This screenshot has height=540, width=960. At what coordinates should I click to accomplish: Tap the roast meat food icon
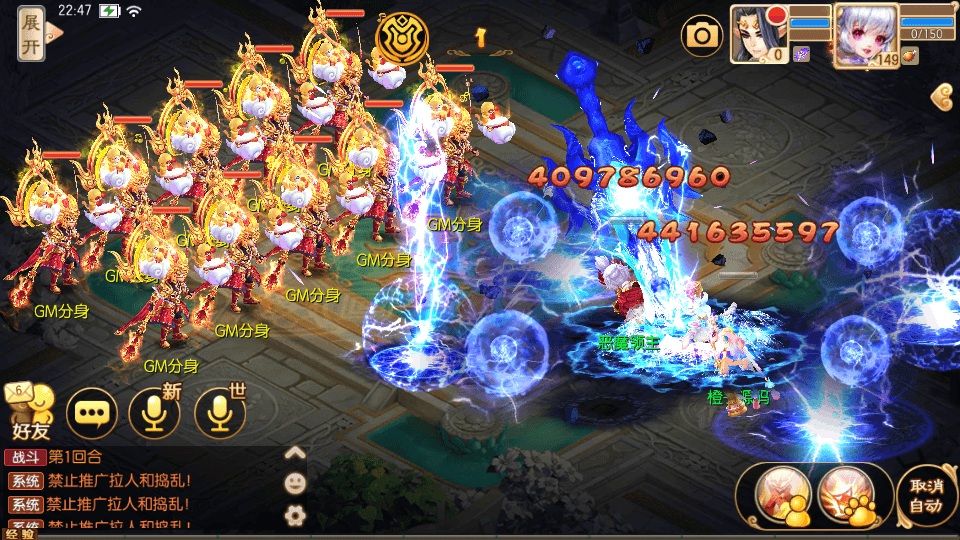(x=909, y=57)
